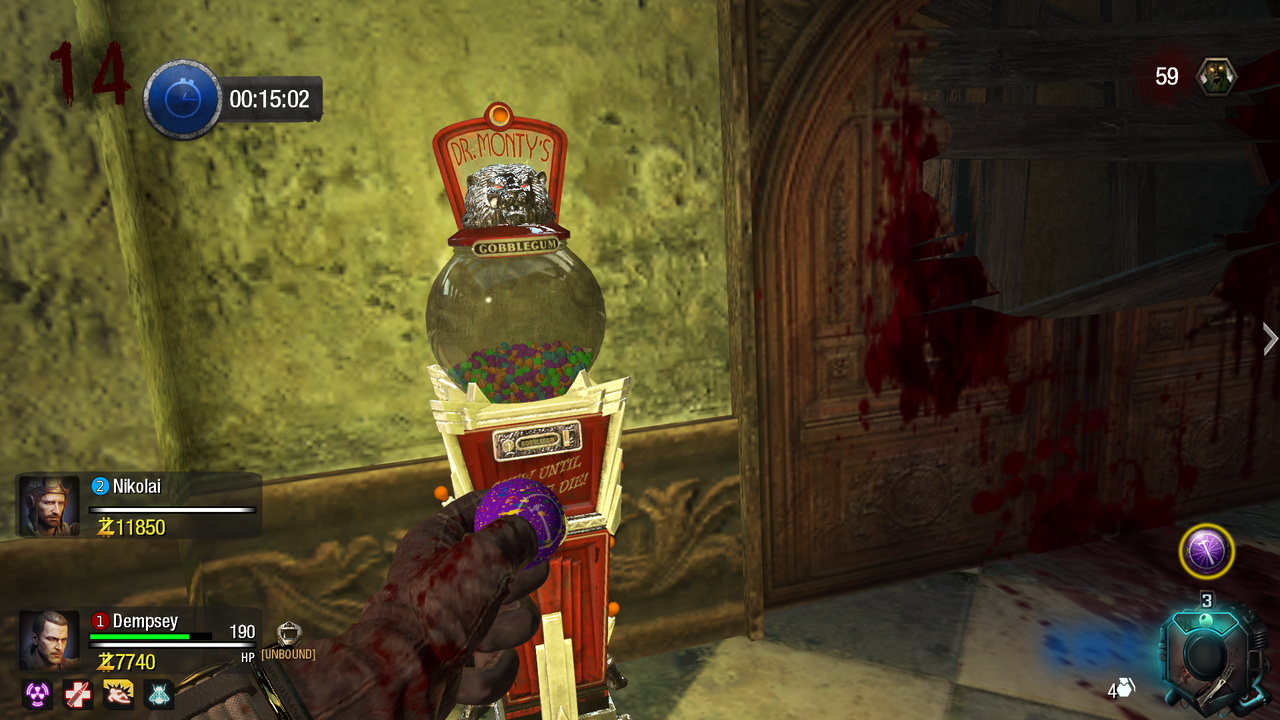Viewport: 1280px width, 720px height.
Task: Click the blue stopwatch timer icon
Action: (x=182, y=99)
